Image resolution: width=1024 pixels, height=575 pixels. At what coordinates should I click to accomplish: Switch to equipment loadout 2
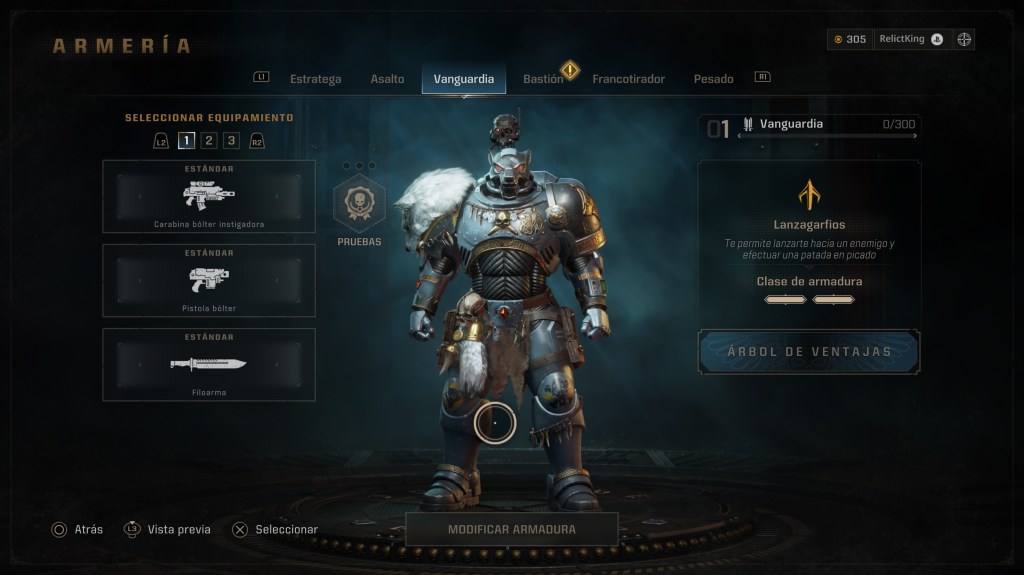[x=209, y=141]
